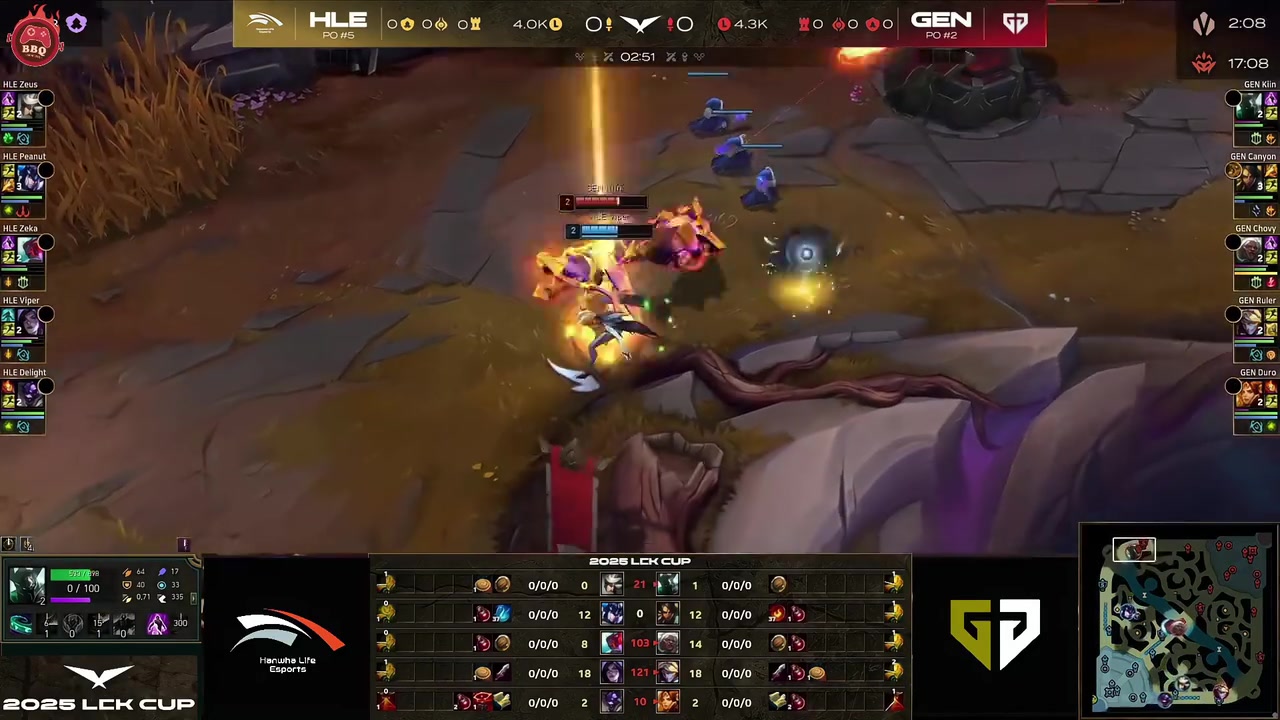
Task: Click the top-row HLE champion in the scoreboard
Action: click(x=611, y=585)
